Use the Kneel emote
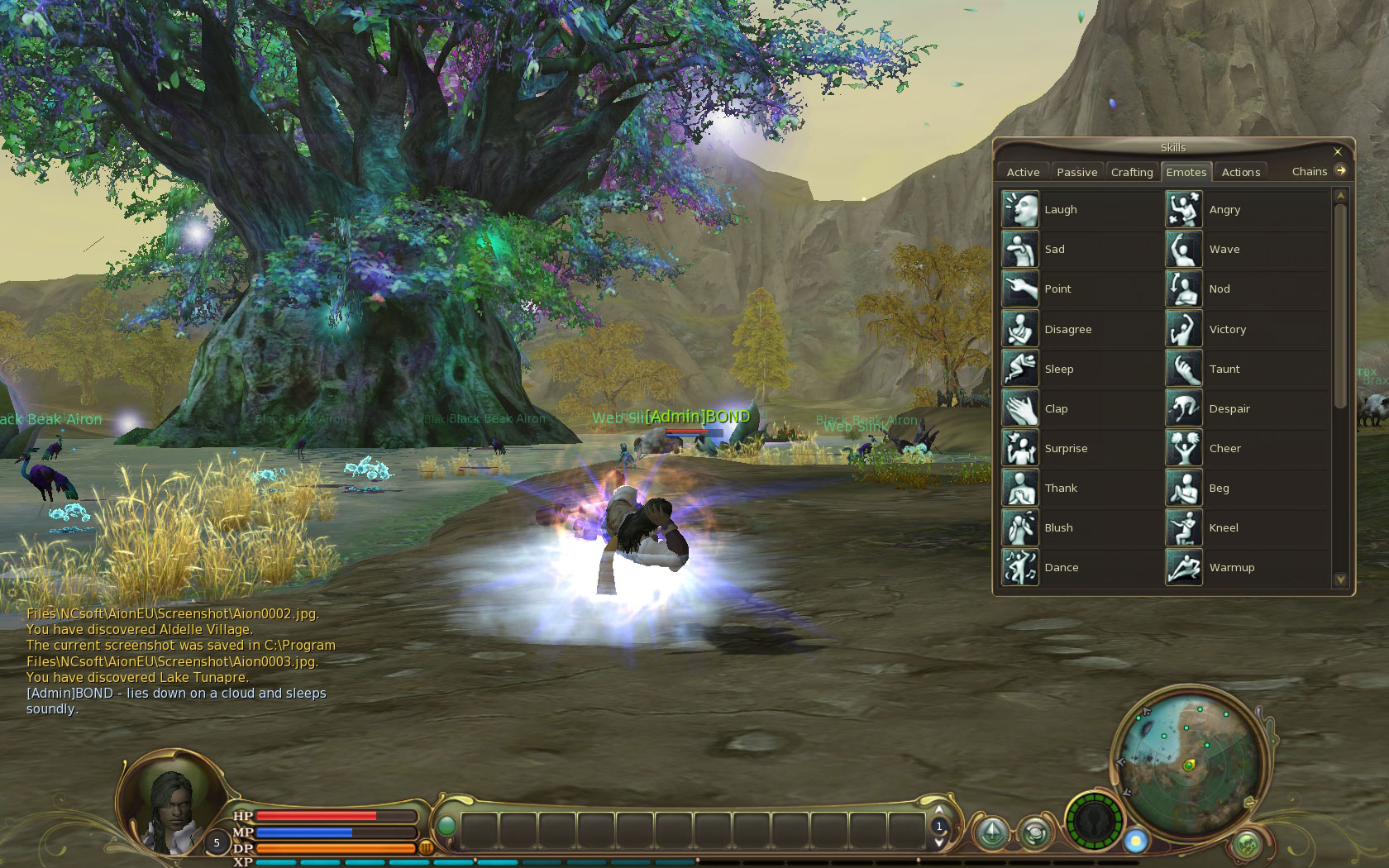This screenshot has width=1389, height=868. 1184,528
